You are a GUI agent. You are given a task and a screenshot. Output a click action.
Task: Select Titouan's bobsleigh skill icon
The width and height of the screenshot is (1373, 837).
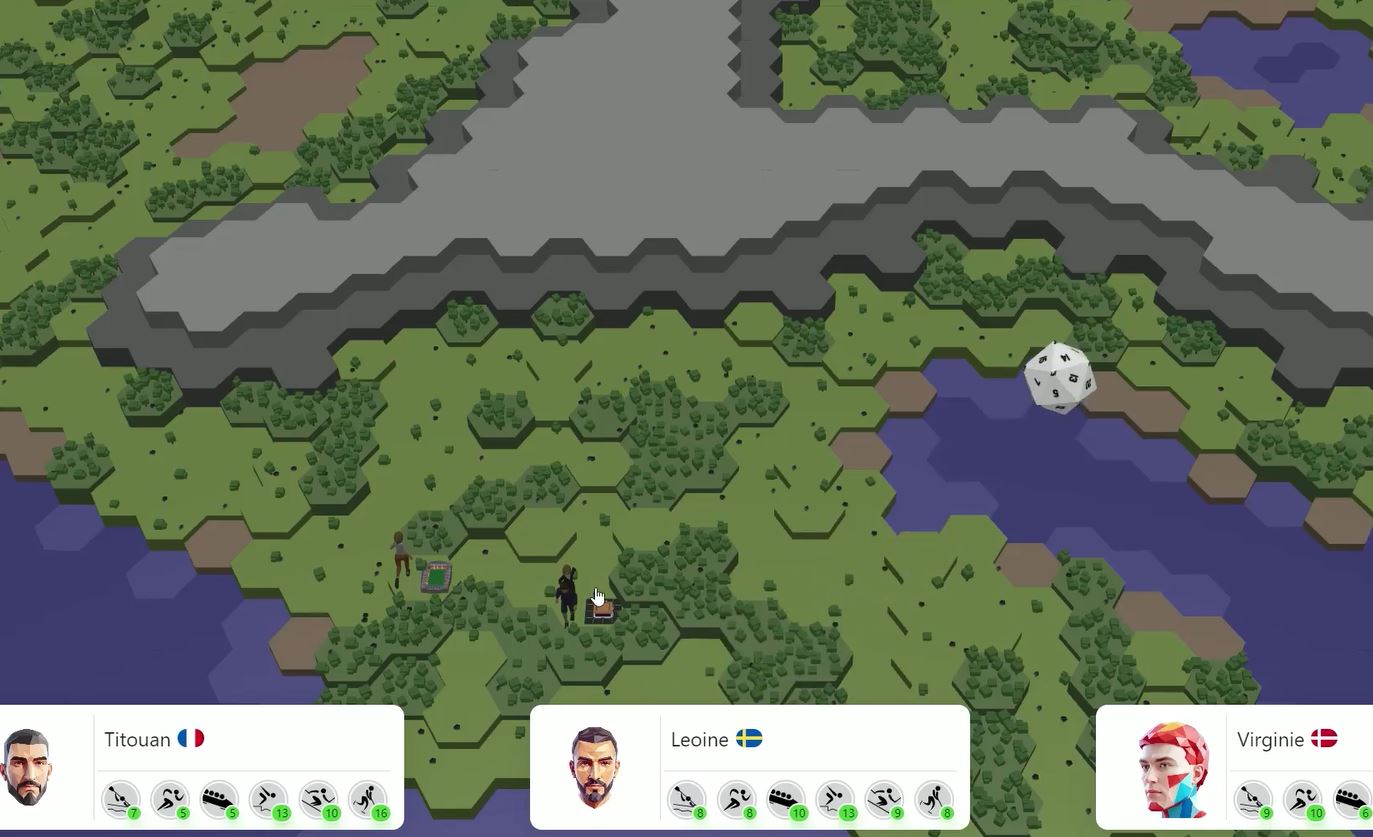220,799
